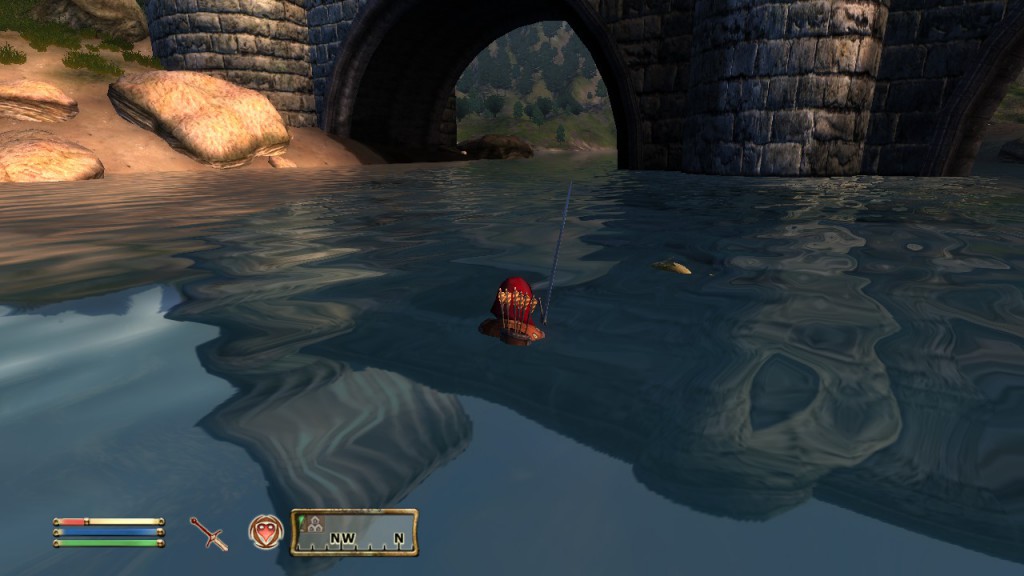
Task: Click the location marker icon on the compass
Action: 315,523
